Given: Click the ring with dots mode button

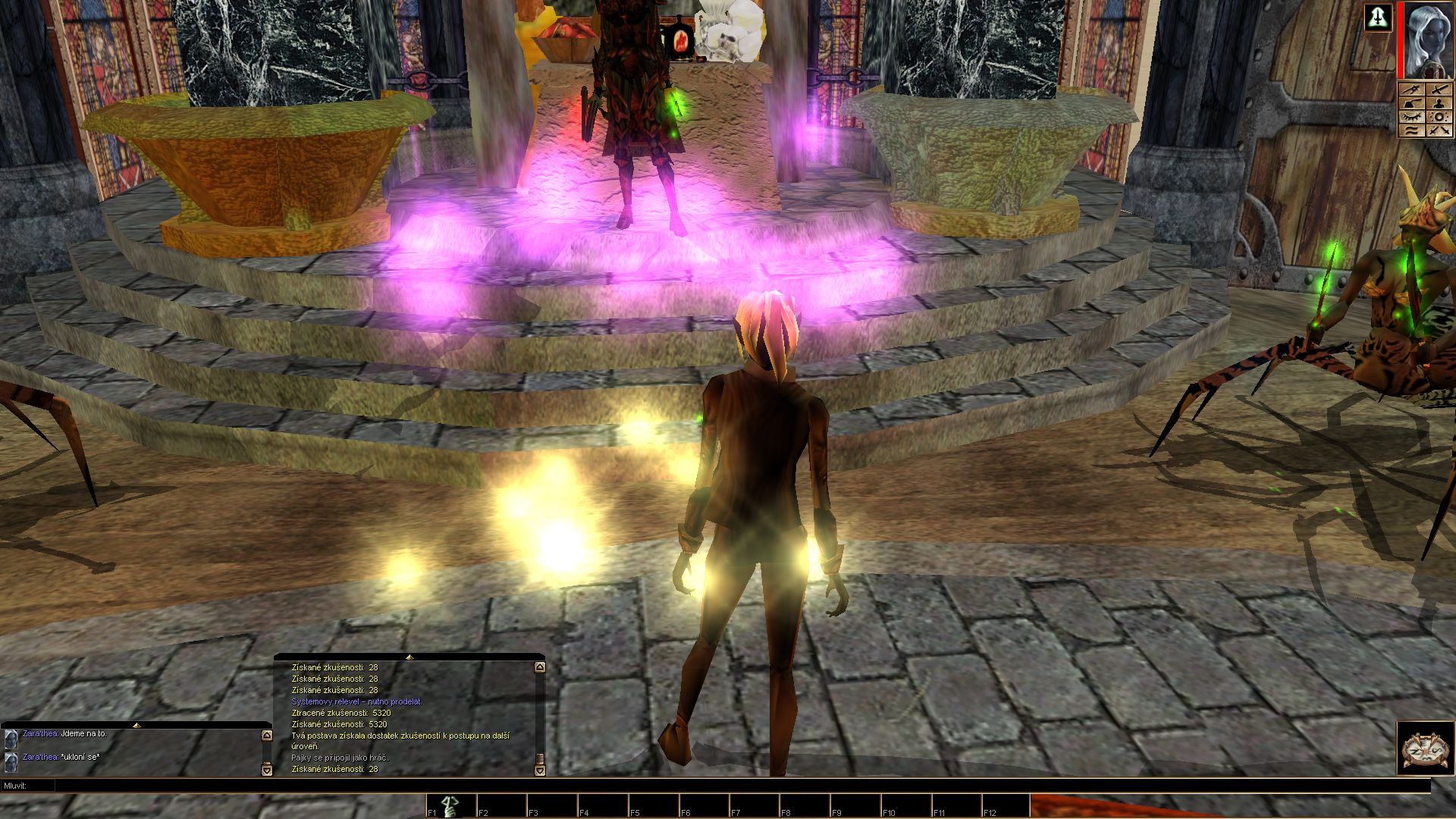Looking at the screenshot, I should pyautogui.click(x=1439, y=118).
